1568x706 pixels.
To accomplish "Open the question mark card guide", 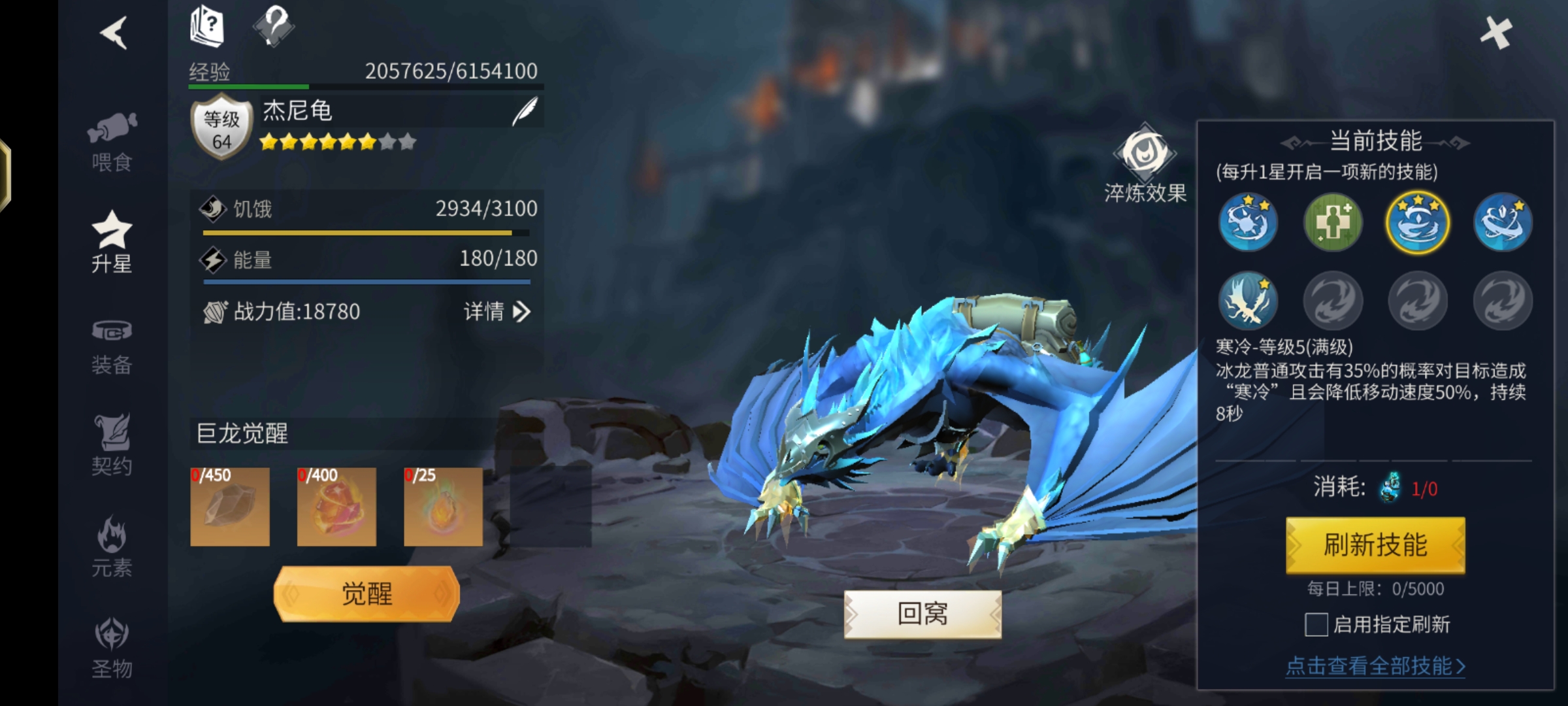I will [x=207, y=26].
